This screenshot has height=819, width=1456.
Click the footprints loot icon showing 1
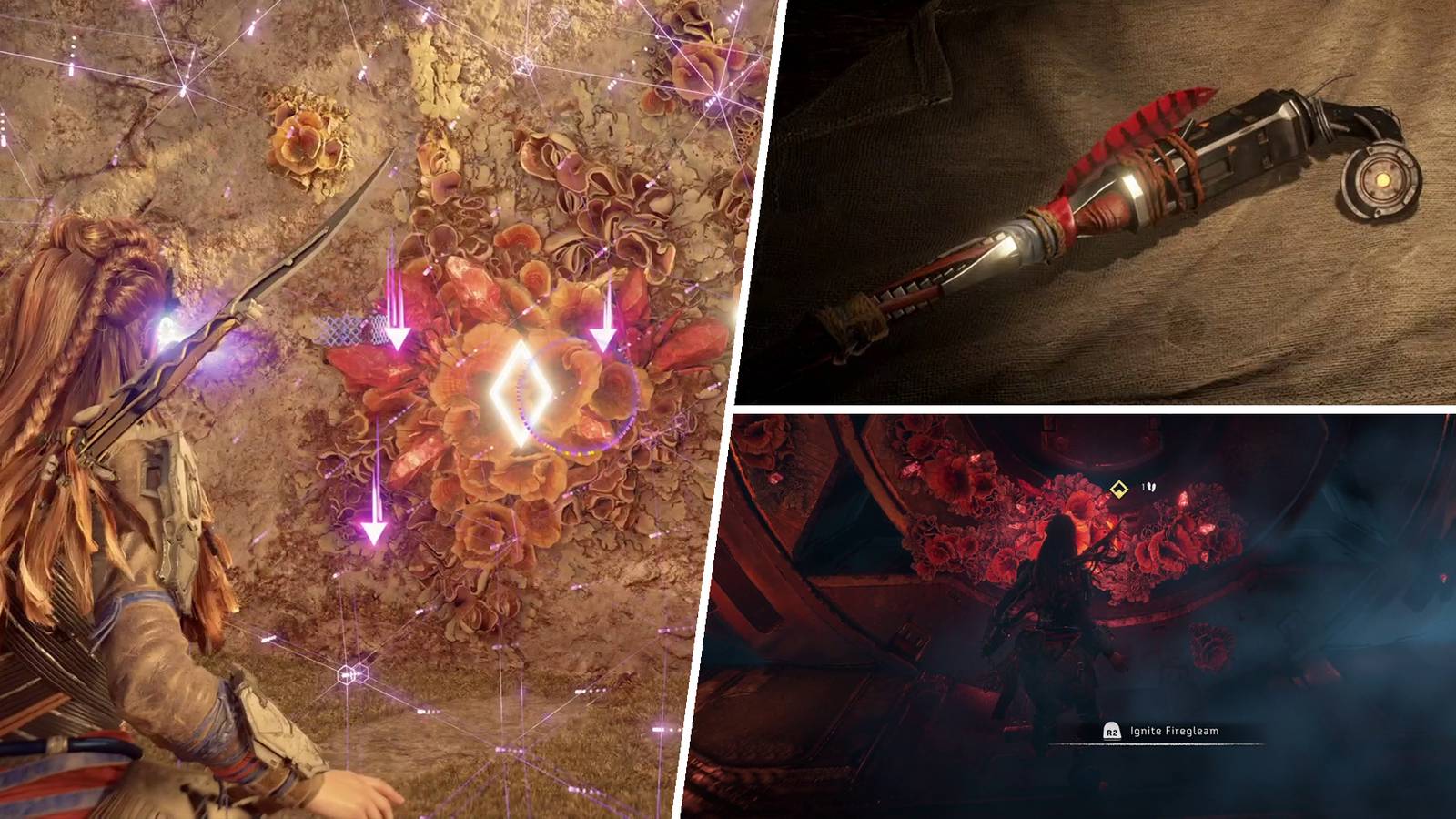(1148, 487)
